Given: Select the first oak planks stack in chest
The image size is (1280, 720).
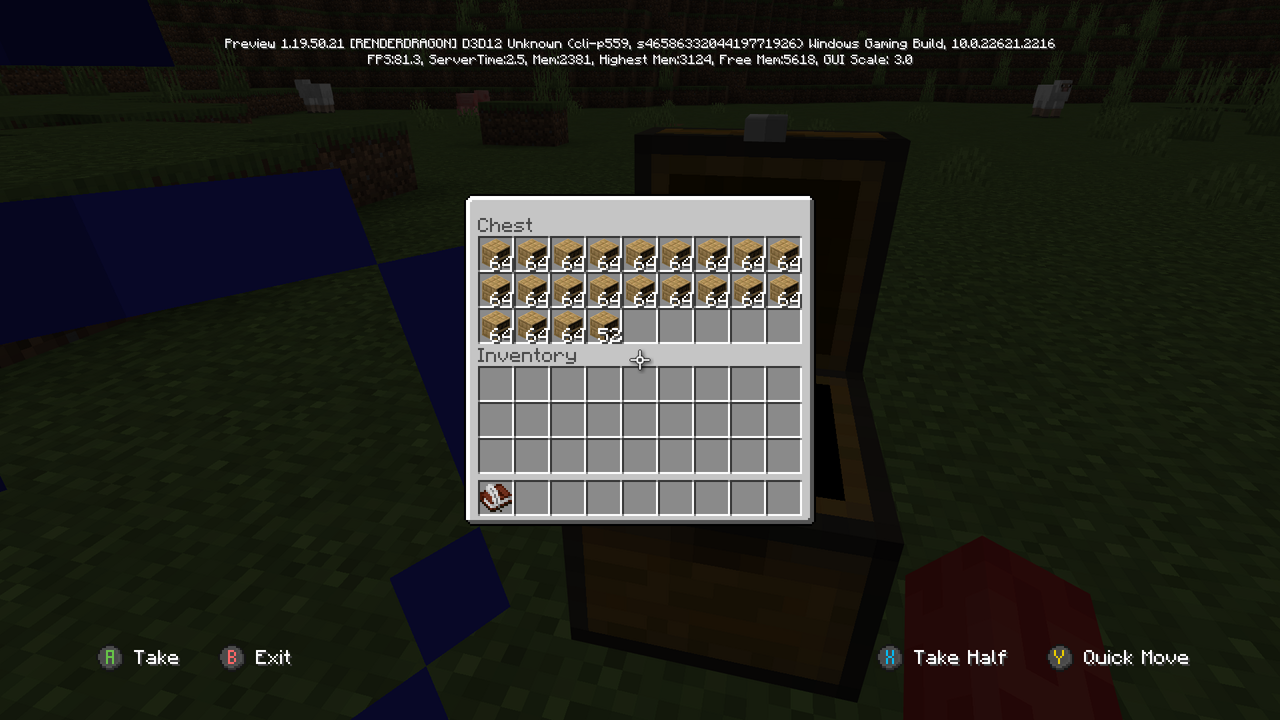Looking at the screenshot, I should (495, 255).
